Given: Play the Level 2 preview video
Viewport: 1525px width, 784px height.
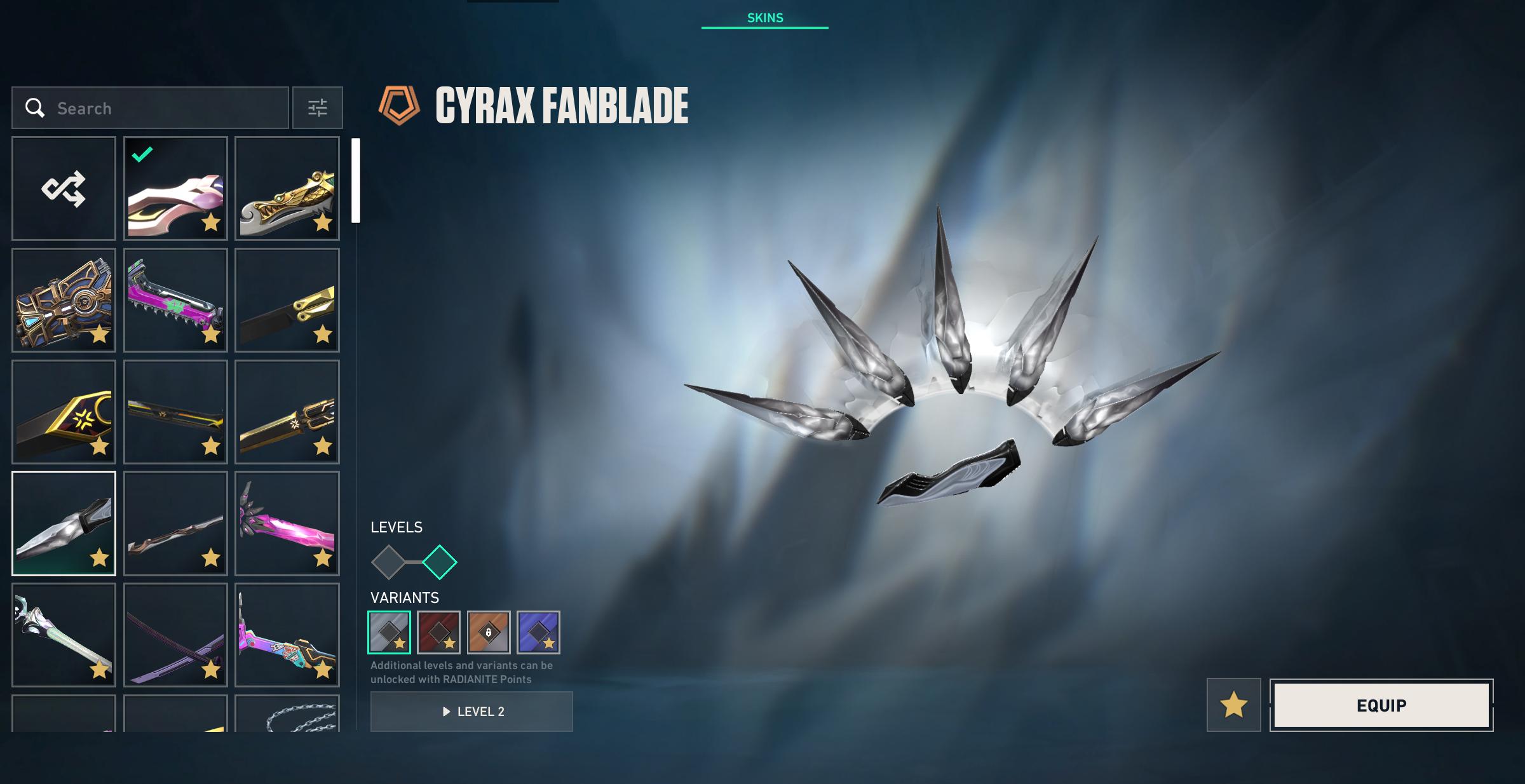Looking at the screenshot, I should pyautogui.click(x=471, y=712).
